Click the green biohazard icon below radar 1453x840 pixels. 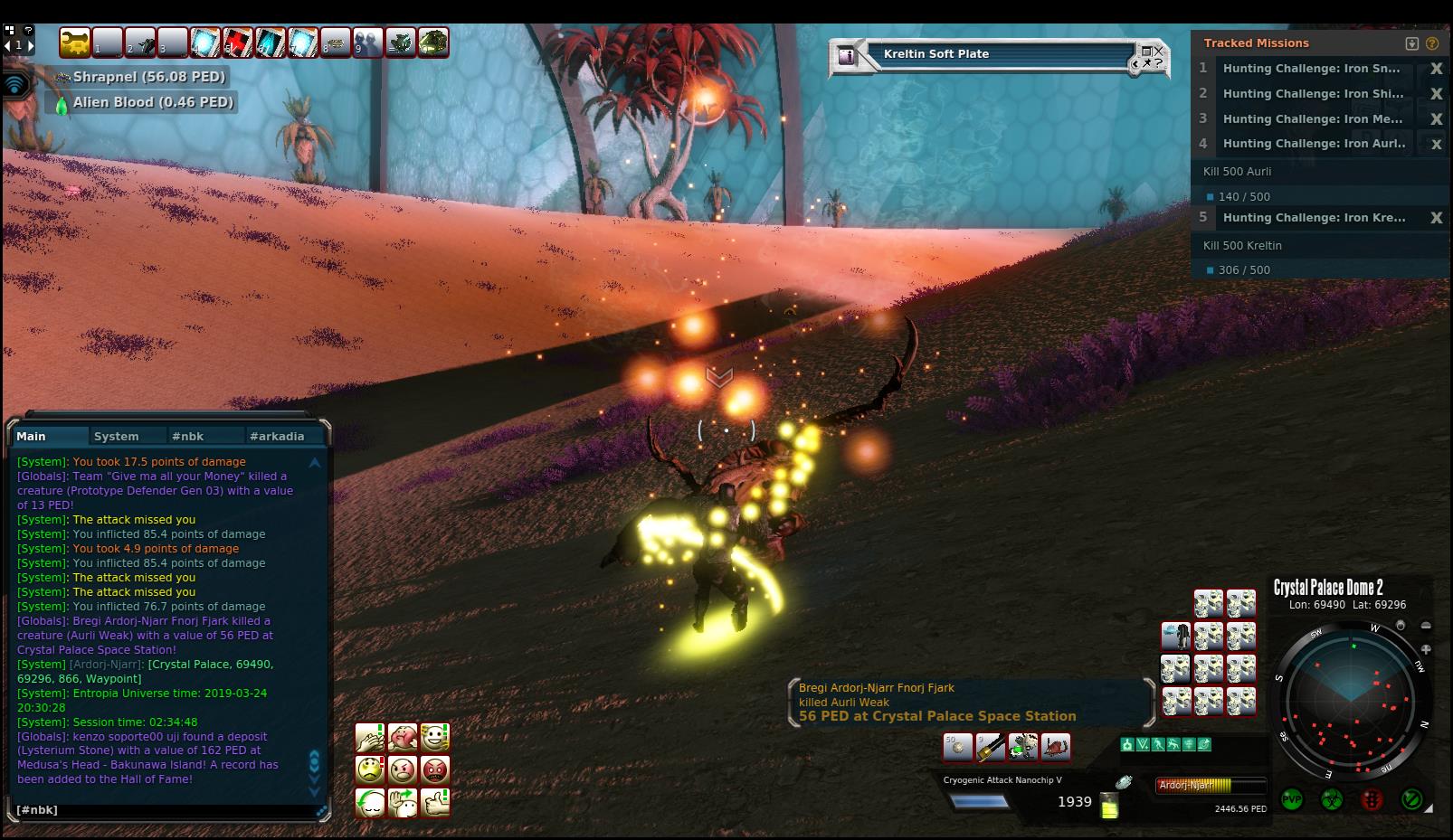click(1331, 799)
